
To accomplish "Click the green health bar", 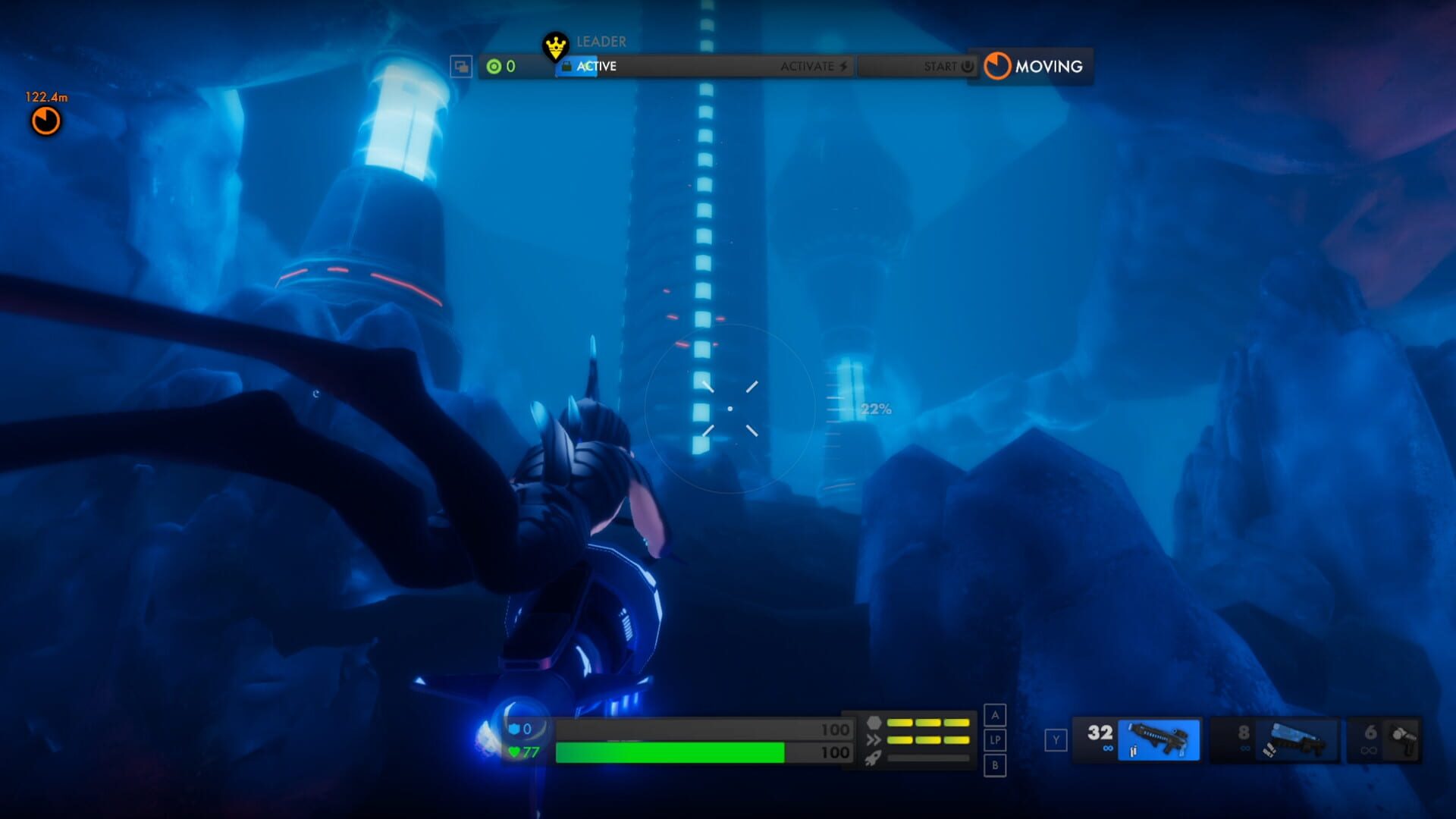I will click(x=667, y=753).
